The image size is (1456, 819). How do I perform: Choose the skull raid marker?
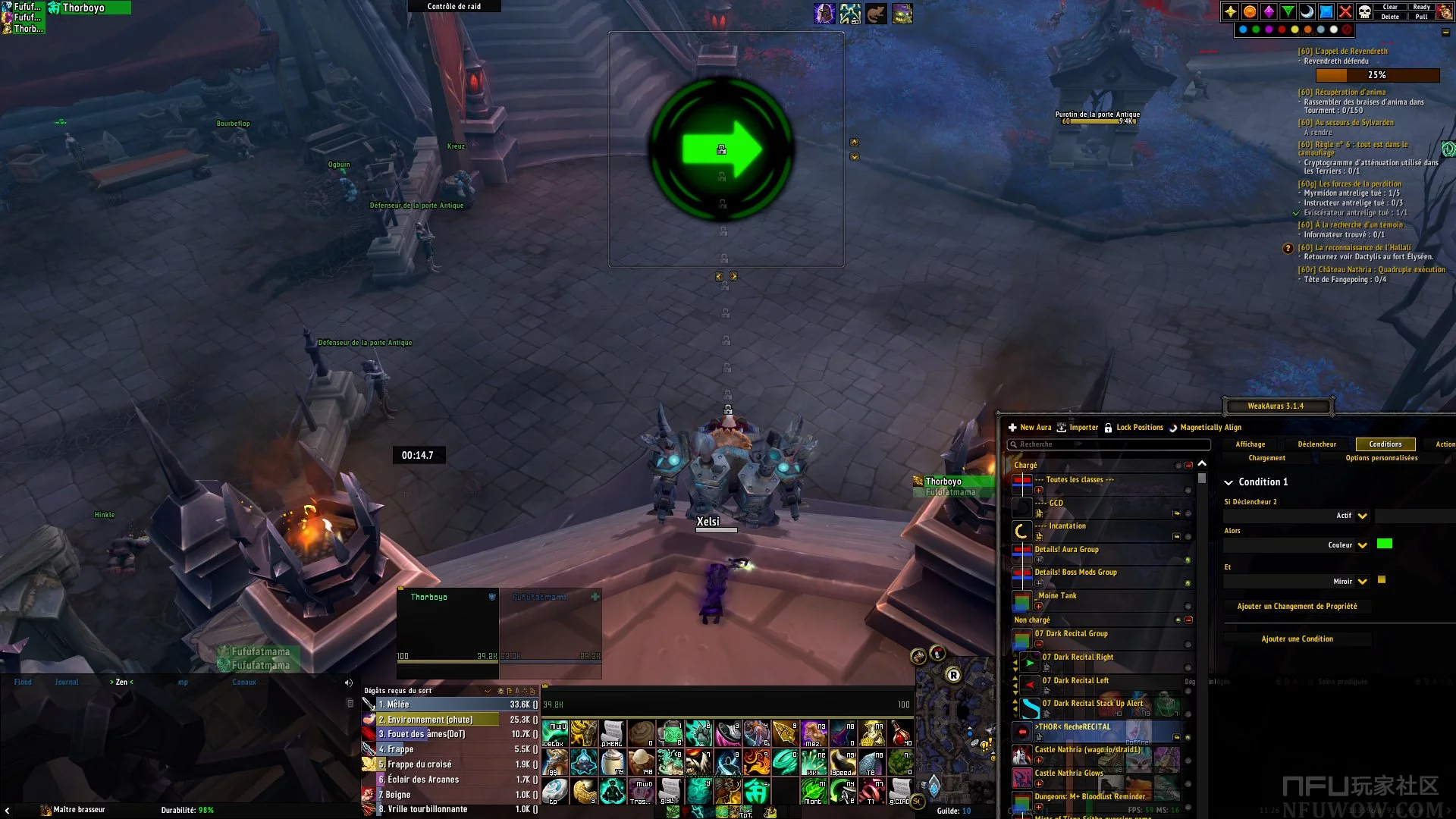click(1364, 11)
